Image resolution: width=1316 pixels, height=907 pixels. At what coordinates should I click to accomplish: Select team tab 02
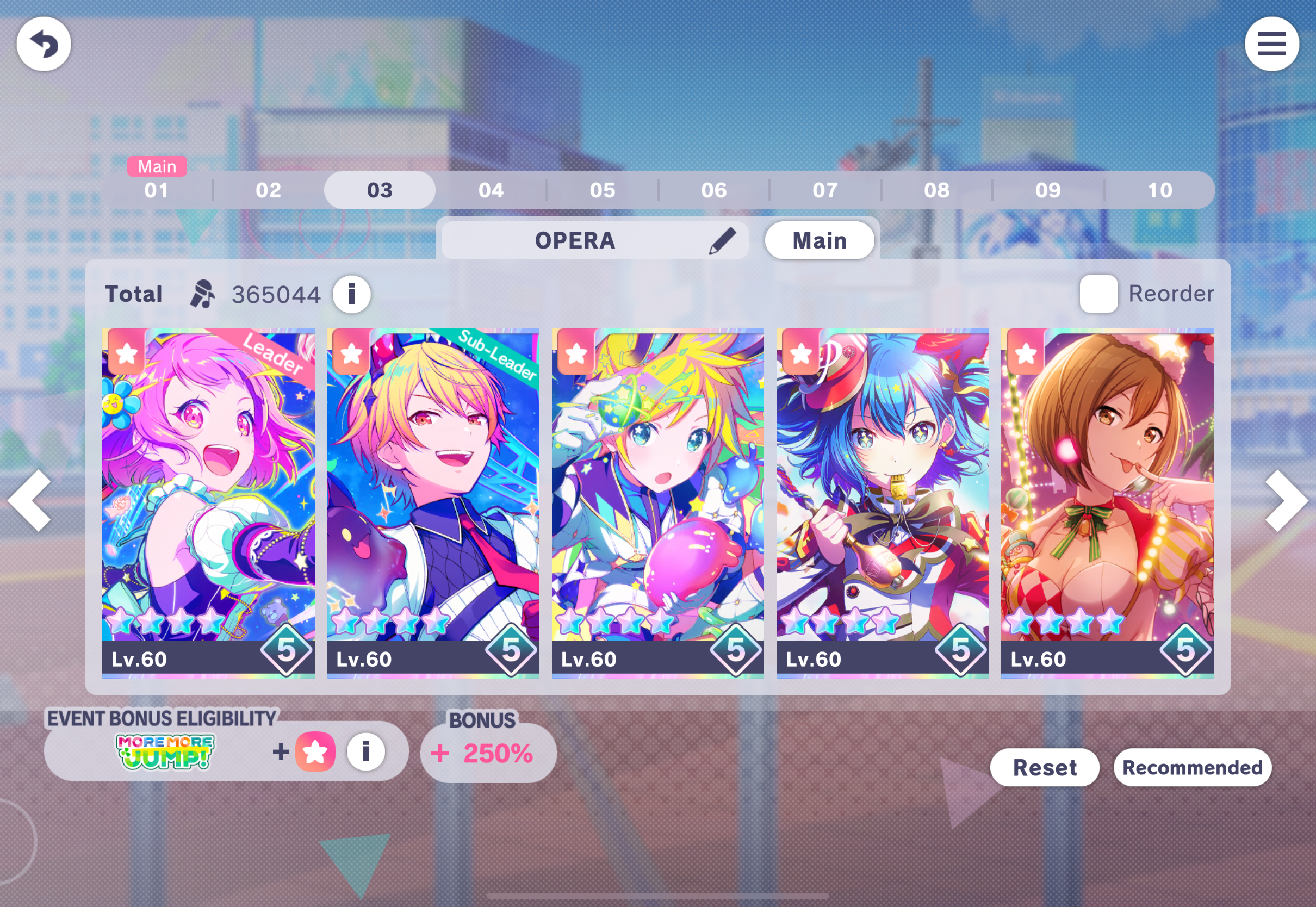(x=268, y=190)
